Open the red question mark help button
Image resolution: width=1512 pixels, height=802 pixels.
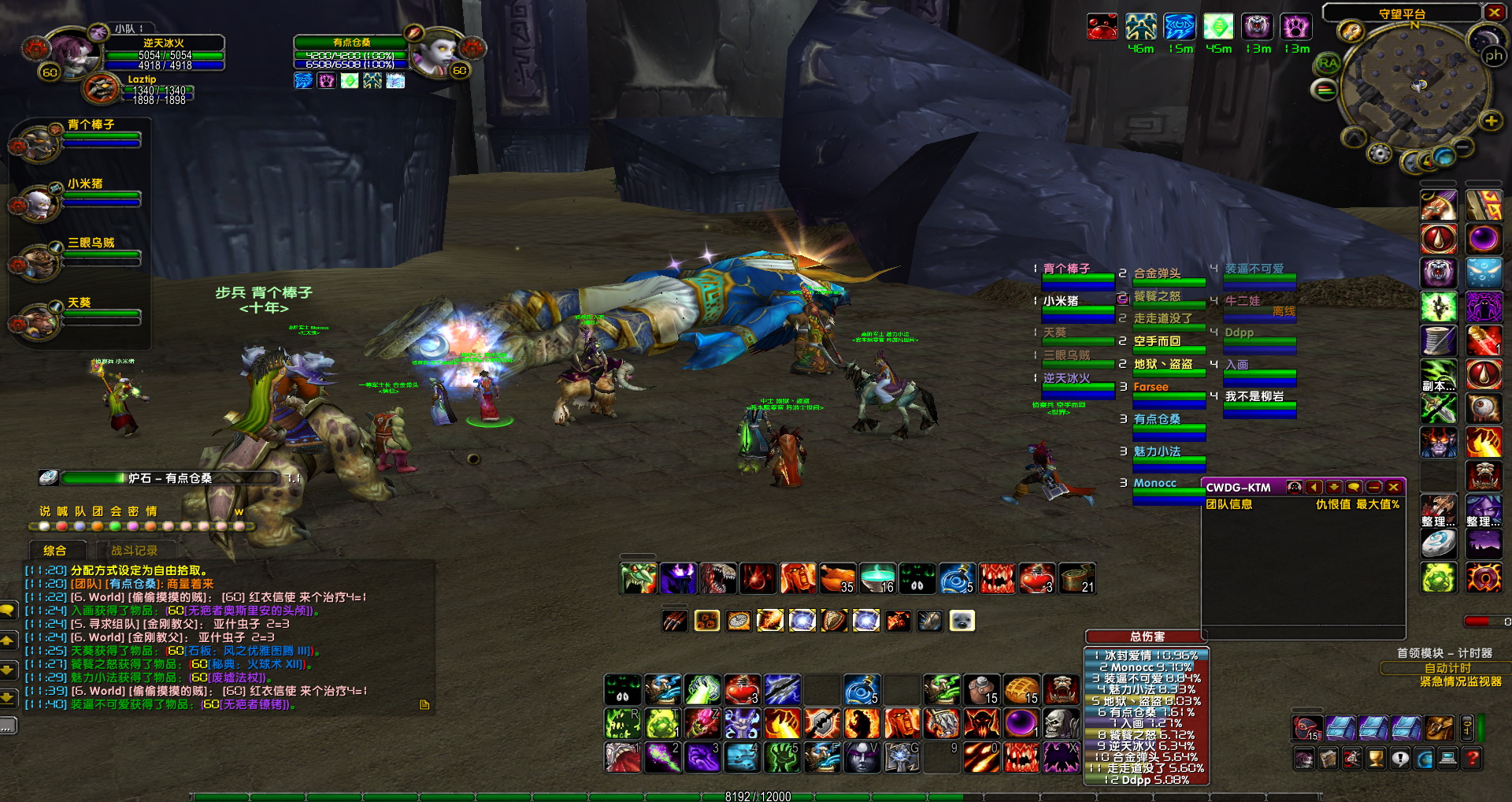tap(1472, 759)
